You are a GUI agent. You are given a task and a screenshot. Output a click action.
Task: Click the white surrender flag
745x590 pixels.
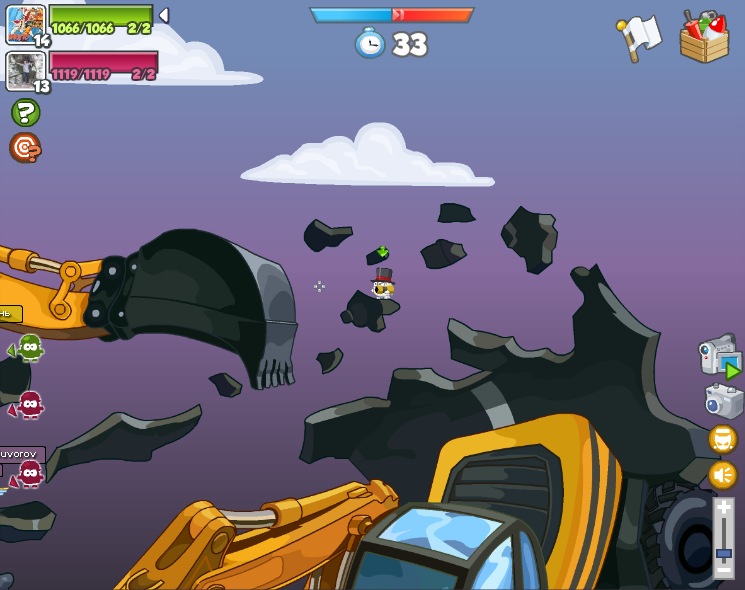(639, 37)
